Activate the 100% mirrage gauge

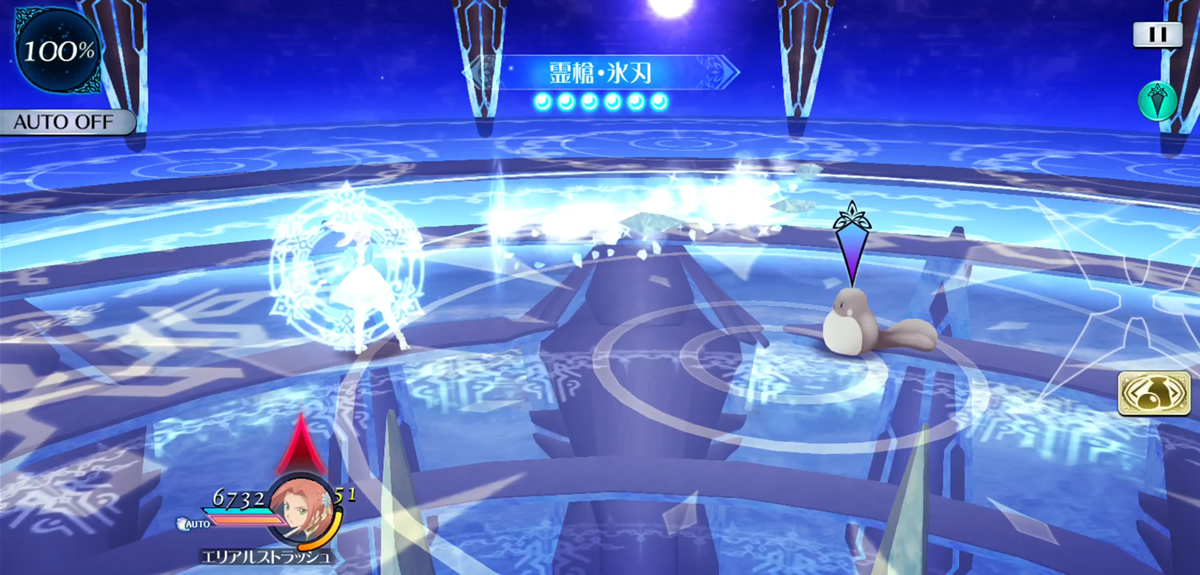click(57, 50)
